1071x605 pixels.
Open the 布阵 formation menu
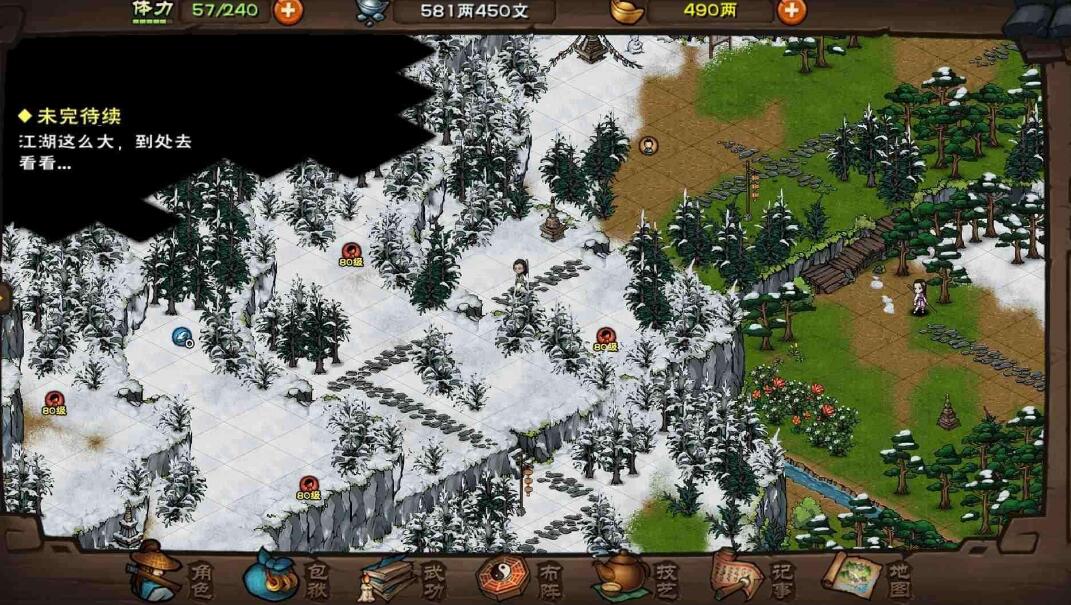pyautogui.click(x=520, y=577)
